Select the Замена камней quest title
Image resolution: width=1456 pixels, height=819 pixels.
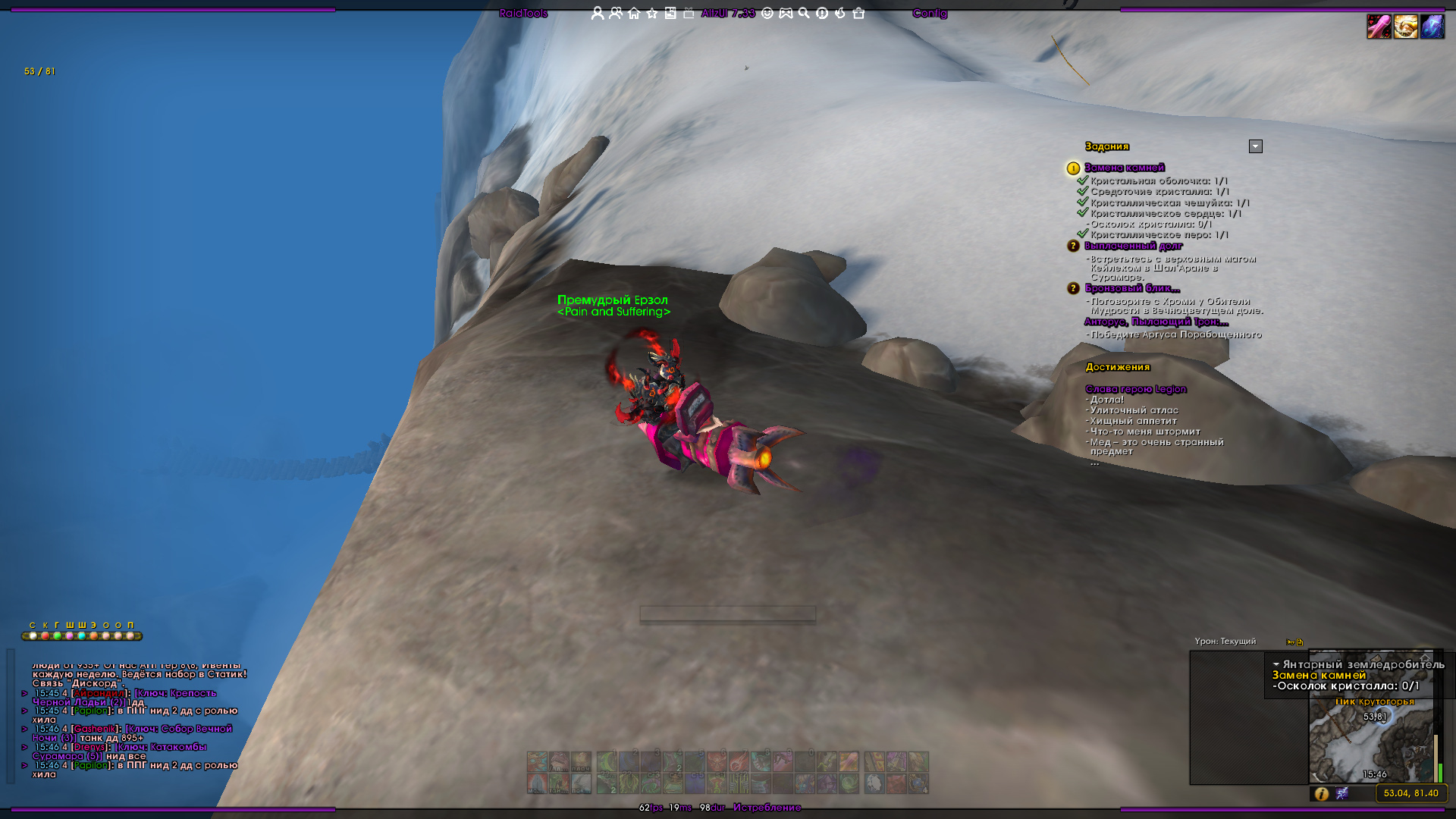pyautogui.click(x=1124, y=168)
